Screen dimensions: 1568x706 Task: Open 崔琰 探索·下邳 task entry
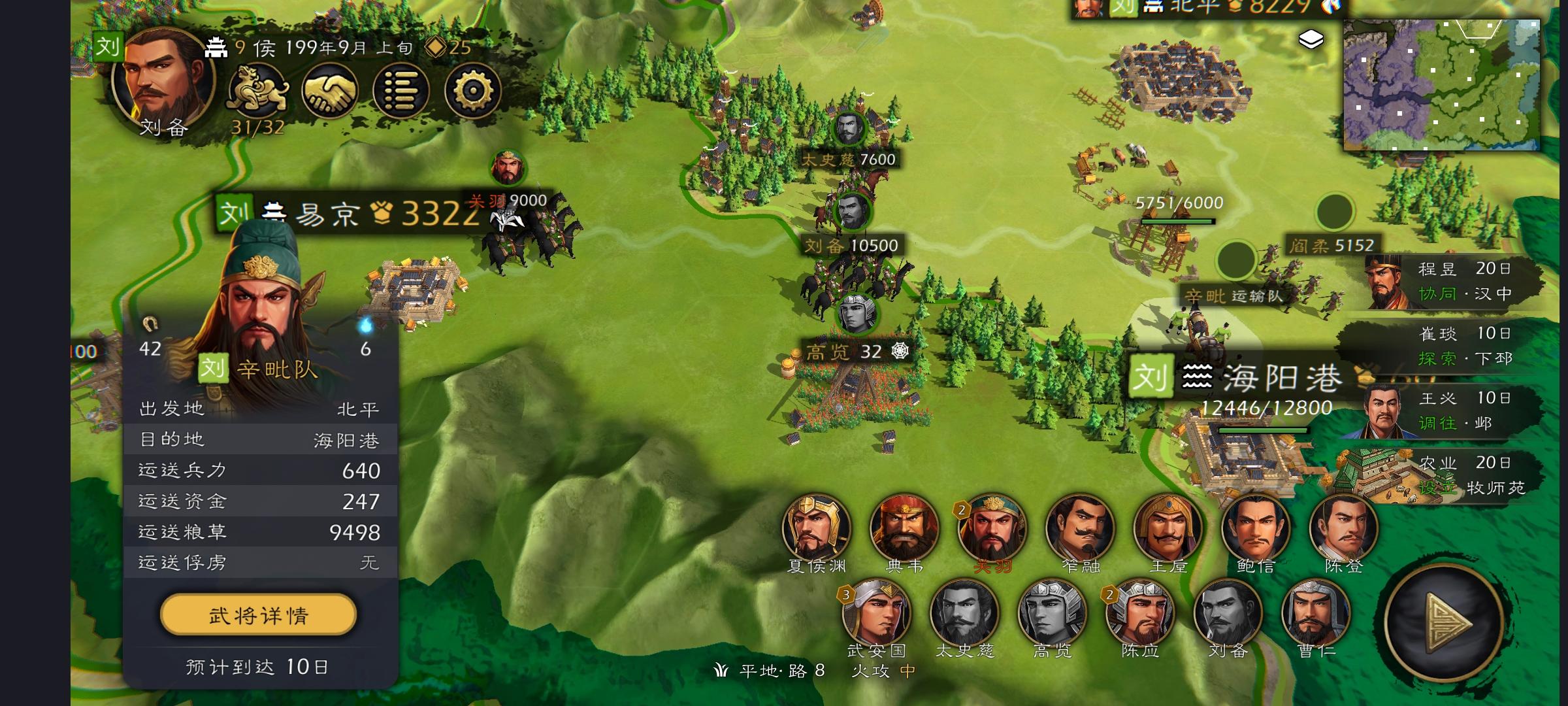point(1454,346)
